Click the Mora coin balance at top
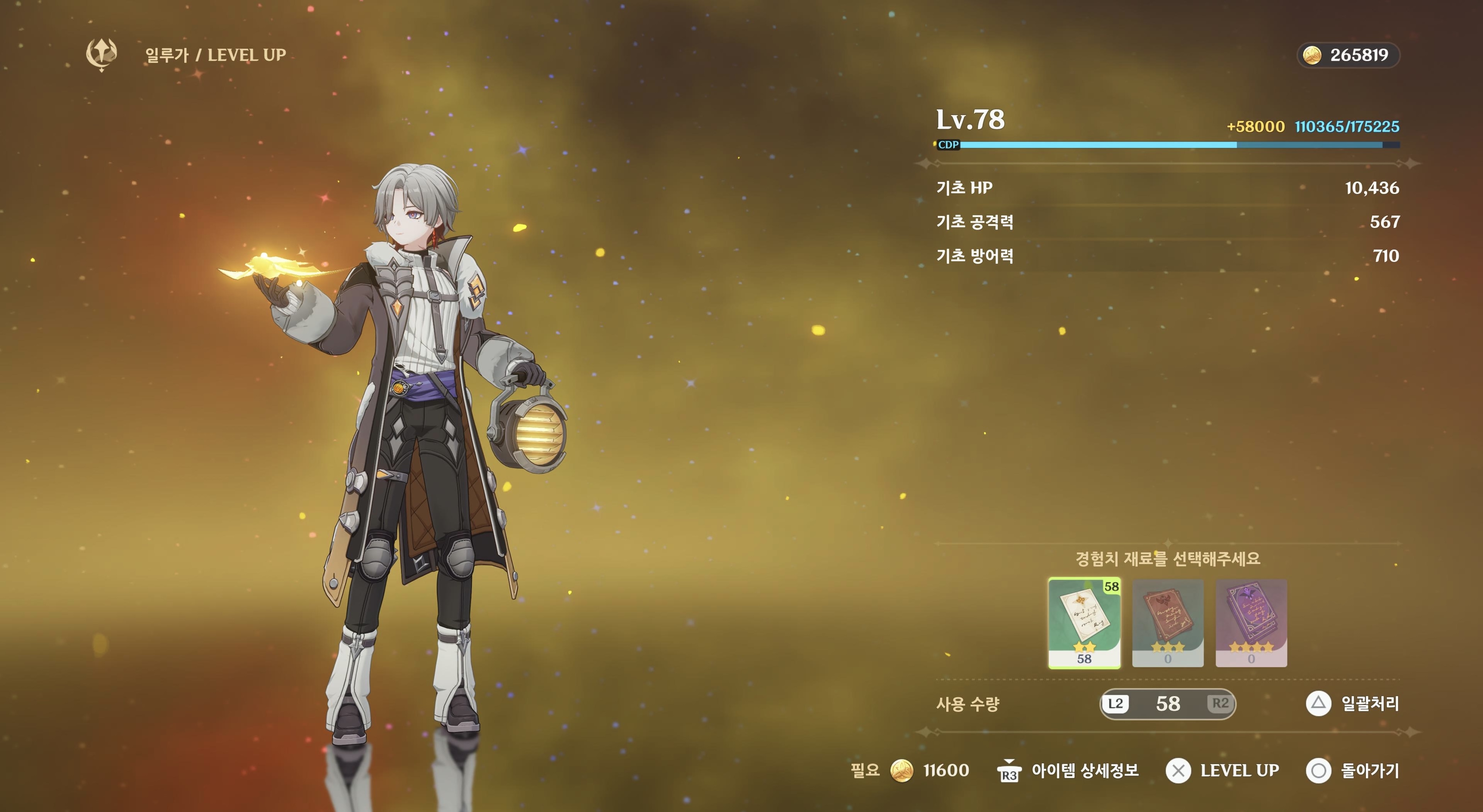Image resolution: width=1483 pixels, height=812 pixels. [x=1348, y=55]
